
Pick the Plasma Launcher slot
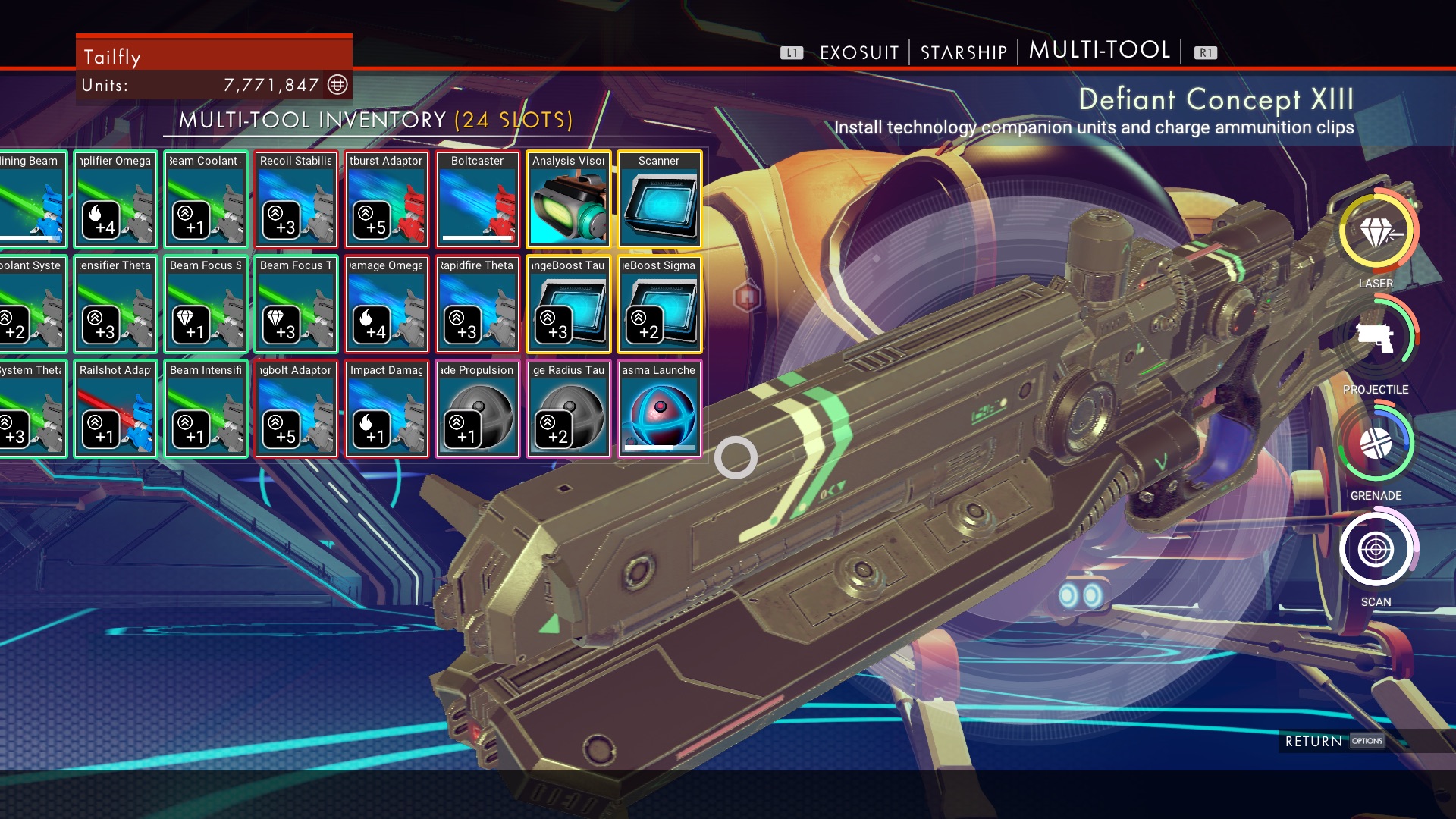coord(659,409)
